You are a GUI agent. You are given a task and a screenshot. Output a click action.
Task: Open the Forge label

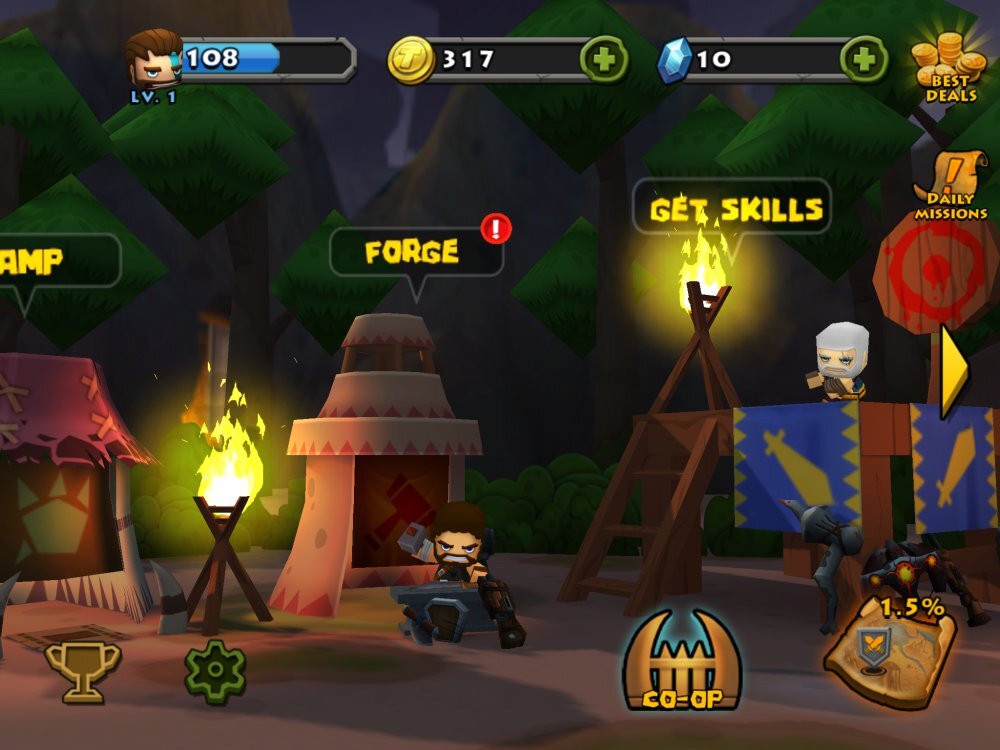click(x=413, y=252)
